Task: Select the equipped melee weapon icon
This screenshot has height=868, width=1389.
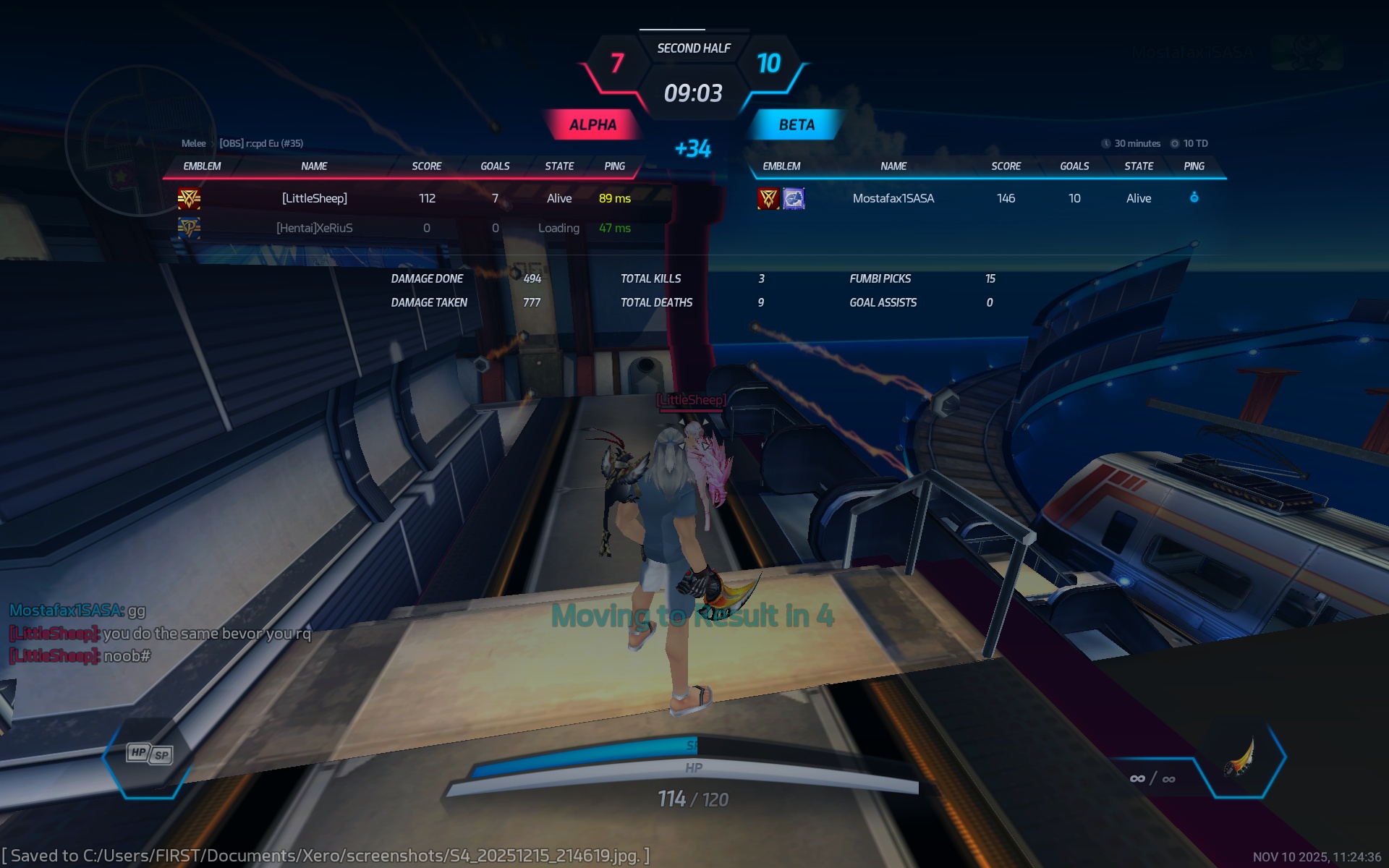Action: click(1240, 757)
